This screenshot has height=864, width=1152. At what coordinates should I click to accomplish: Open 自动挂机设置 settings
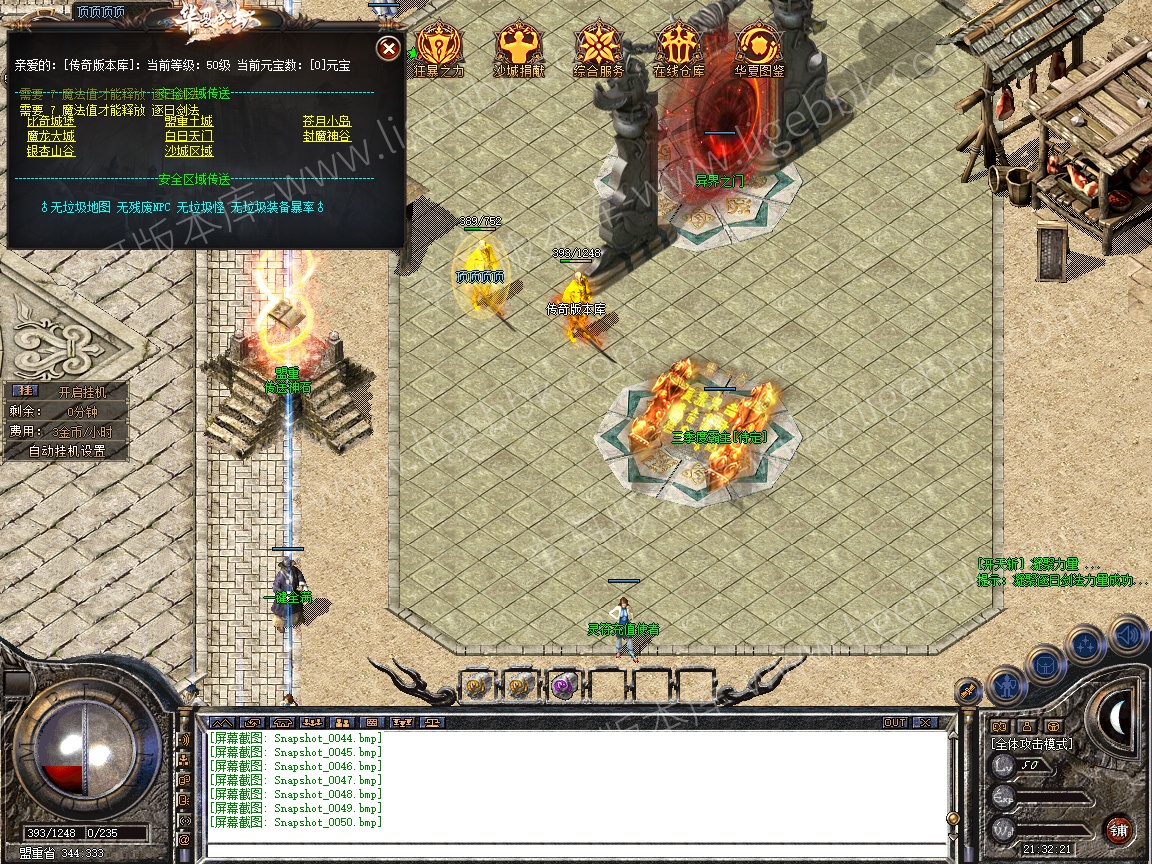pos(67,451)
